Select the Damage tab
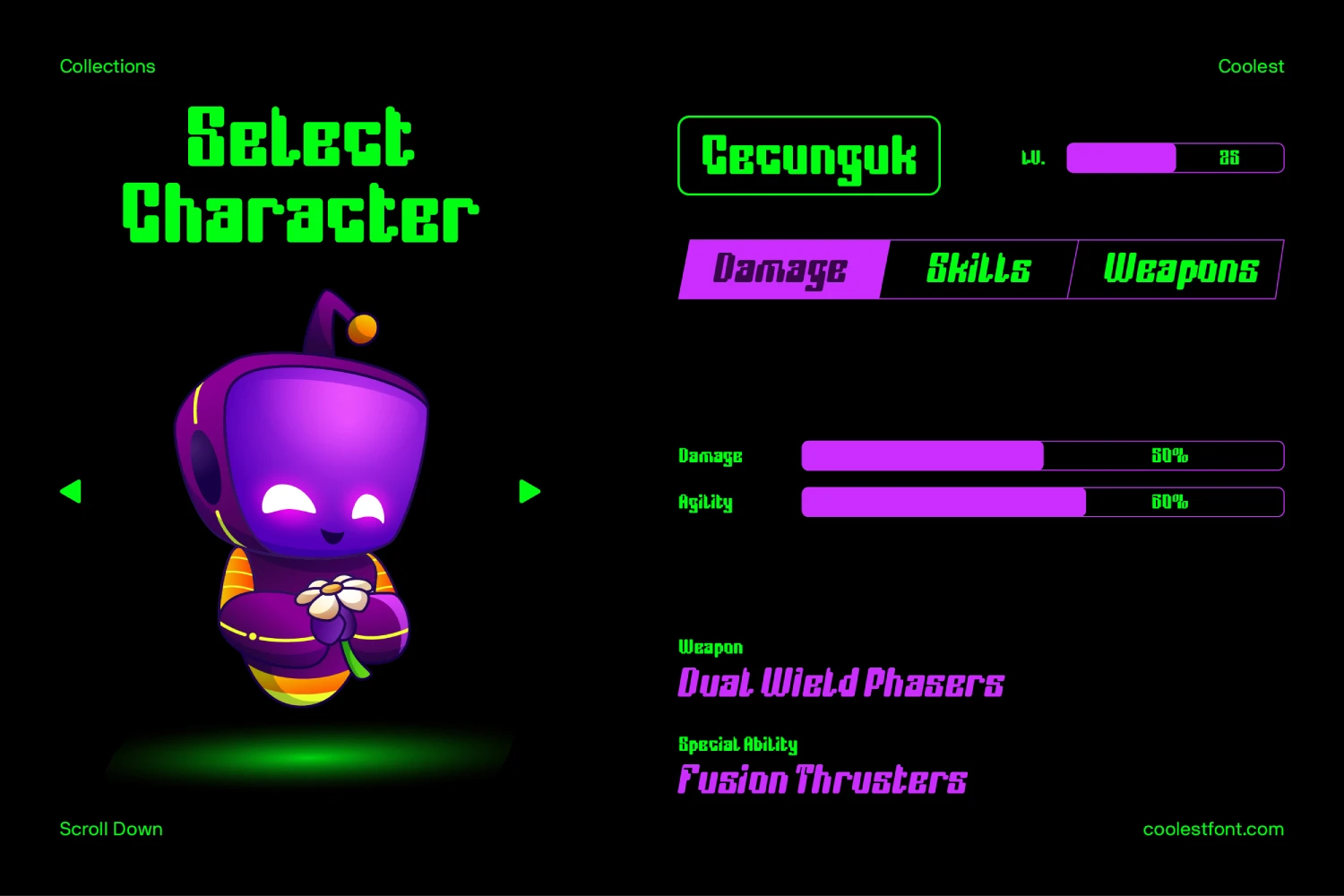 click(780, 269)
